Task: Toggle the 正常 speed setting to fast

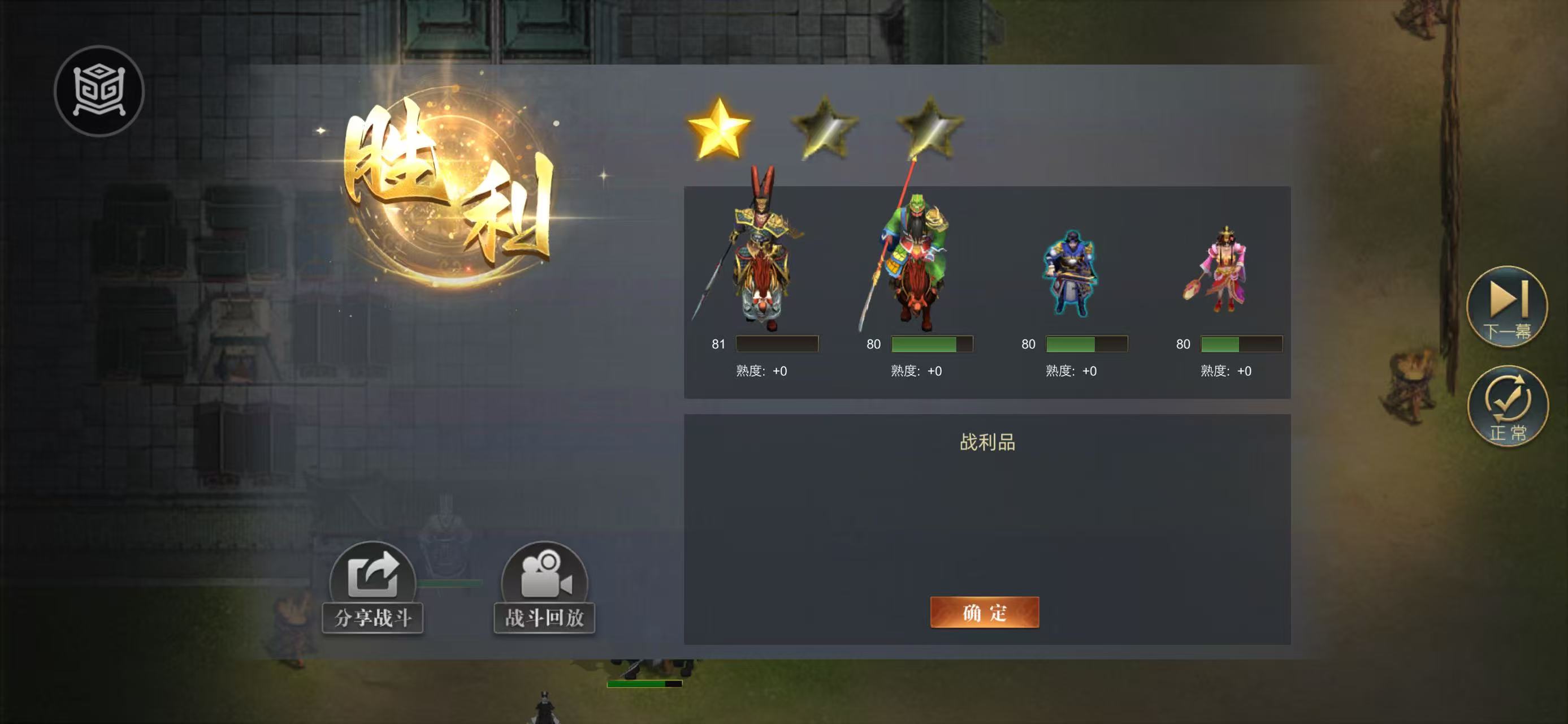Action: point(1508,404)
